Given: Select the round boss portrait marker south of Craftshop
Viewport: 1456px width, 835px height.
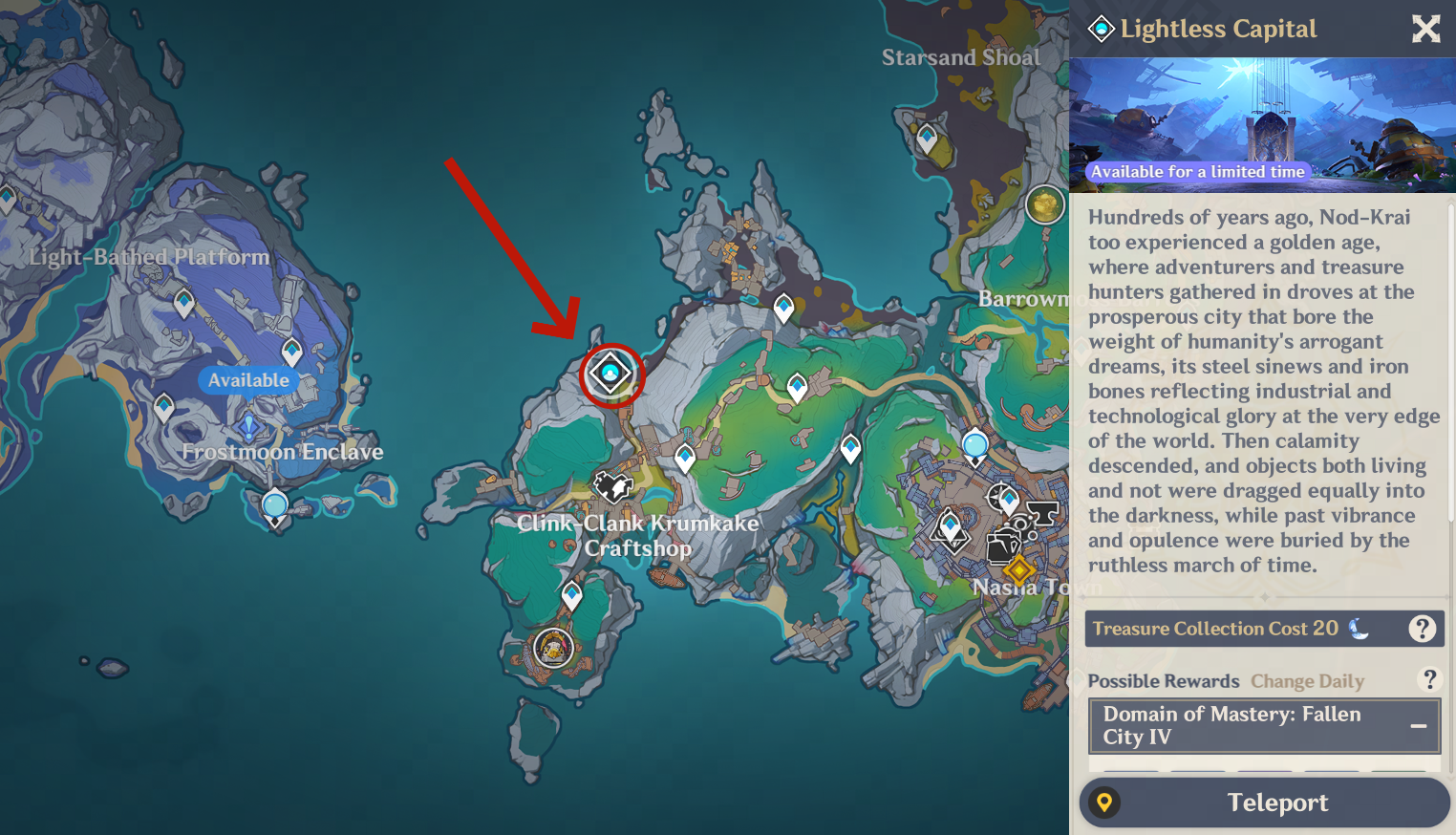Looking at the screenshot, I should [x=553, y=649].
